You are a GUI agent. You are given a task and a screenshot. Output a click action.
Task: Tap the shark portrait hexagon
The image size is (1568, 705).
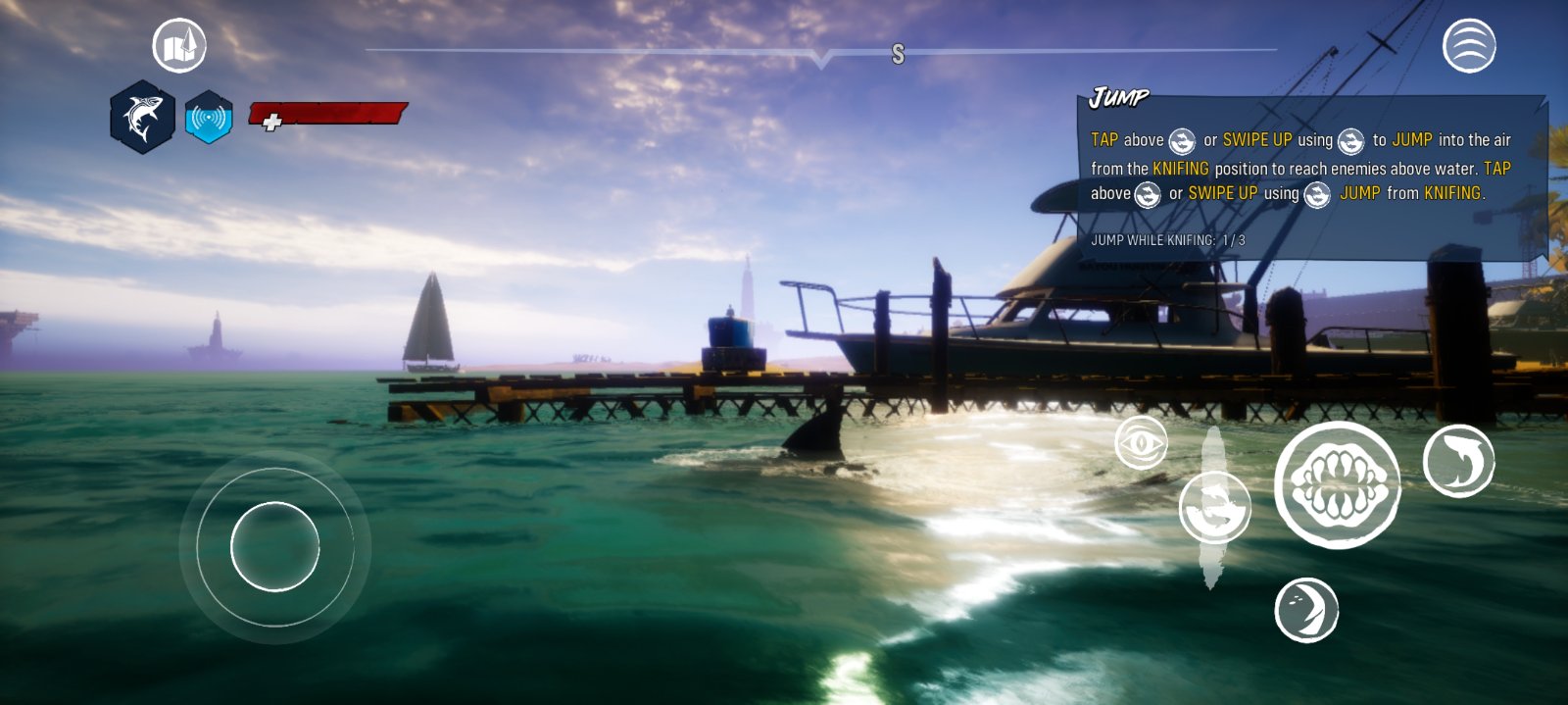[x=143, y=117]
